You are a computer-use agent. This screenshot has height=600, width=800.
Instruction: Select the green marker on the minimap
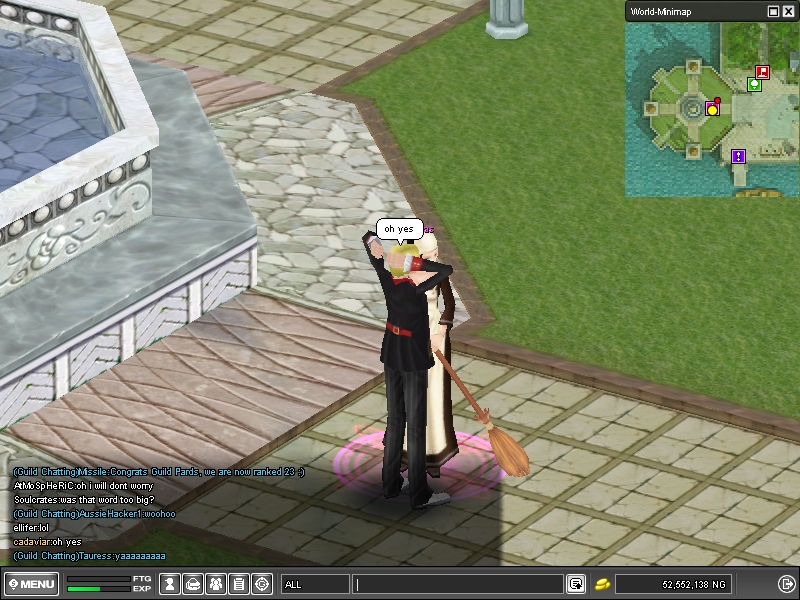pyautogui.click(x=754, y=85)
